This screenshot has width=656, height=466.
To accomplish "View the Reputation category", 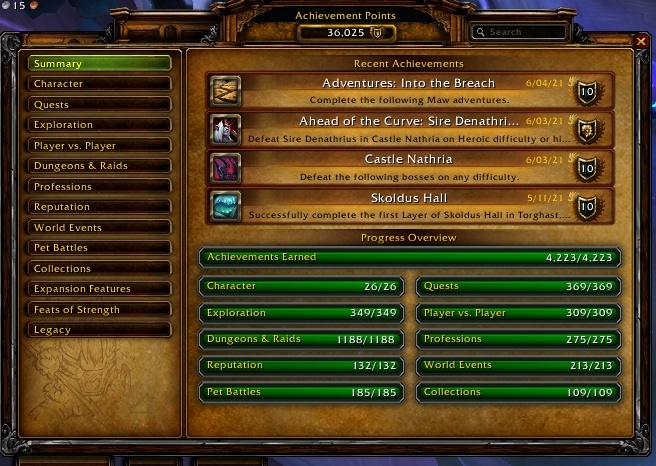I will coord(99,207).
